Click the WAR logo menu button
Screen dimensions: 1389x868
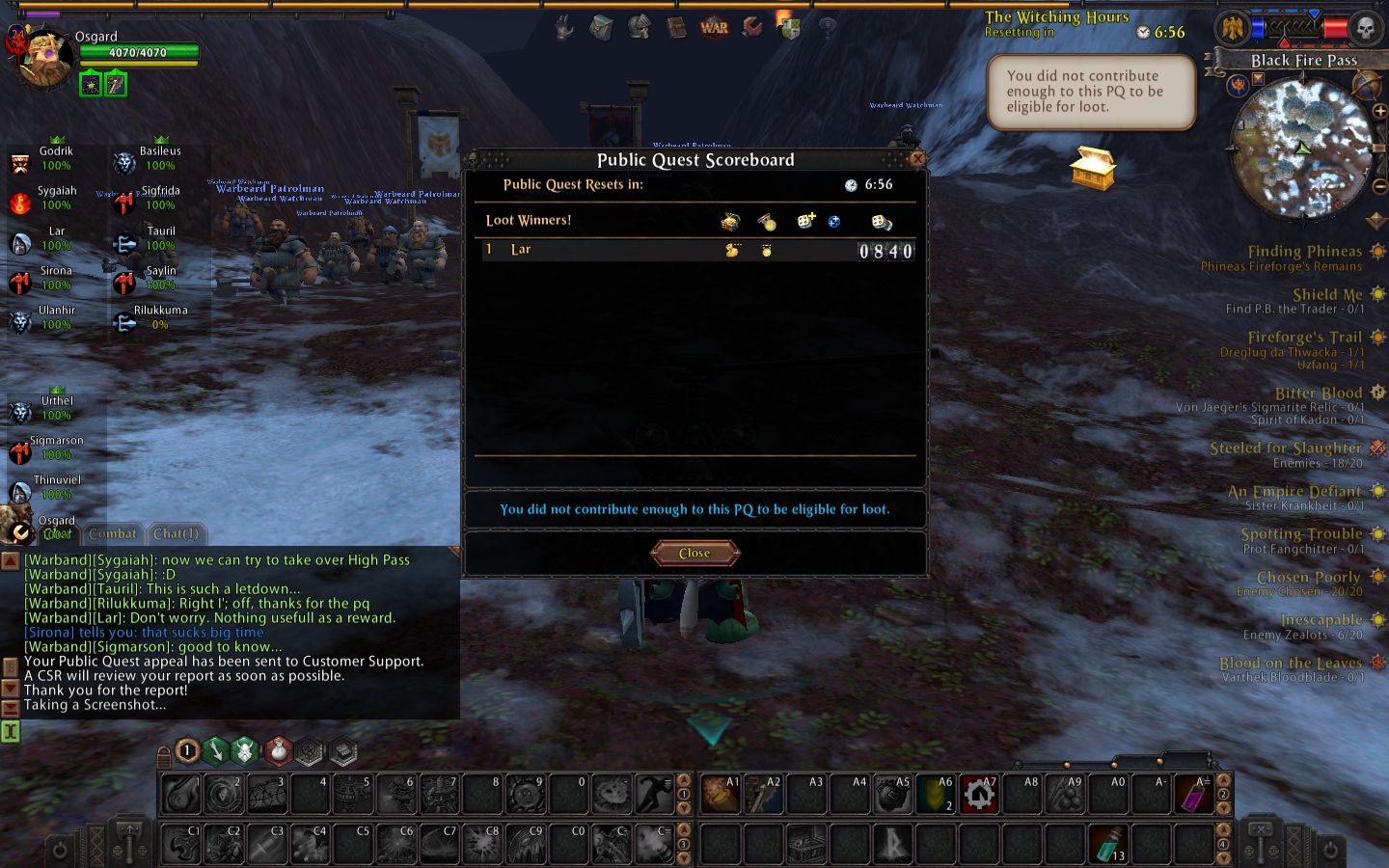click(714, 27)
